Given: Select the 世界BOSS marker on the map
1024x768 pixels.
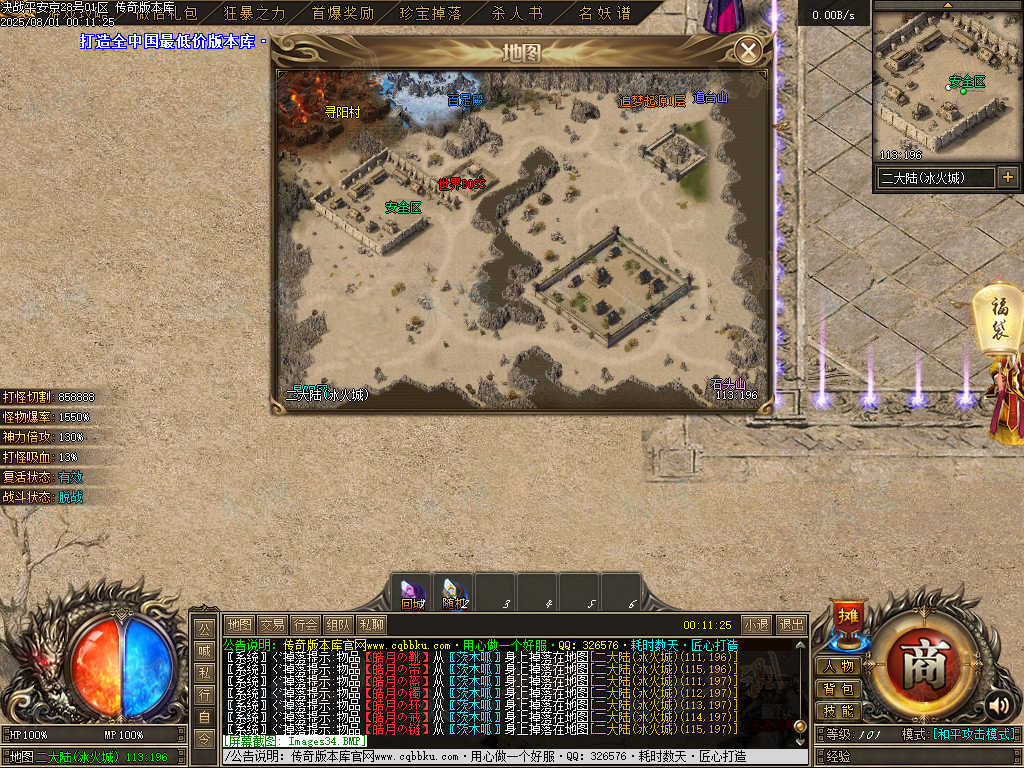Looking at the screenshot, I should 461,184.
